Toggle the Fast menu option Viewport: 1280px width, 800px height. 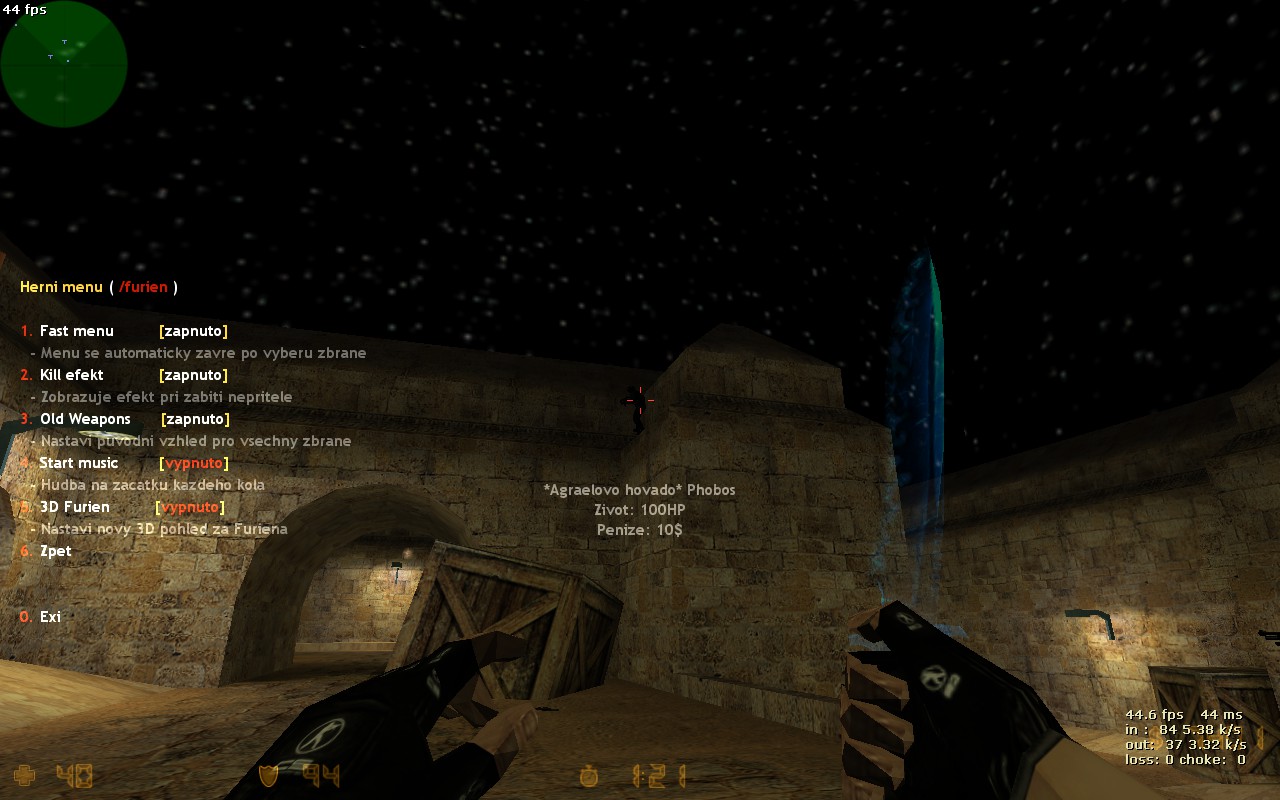tap(77, 331)
